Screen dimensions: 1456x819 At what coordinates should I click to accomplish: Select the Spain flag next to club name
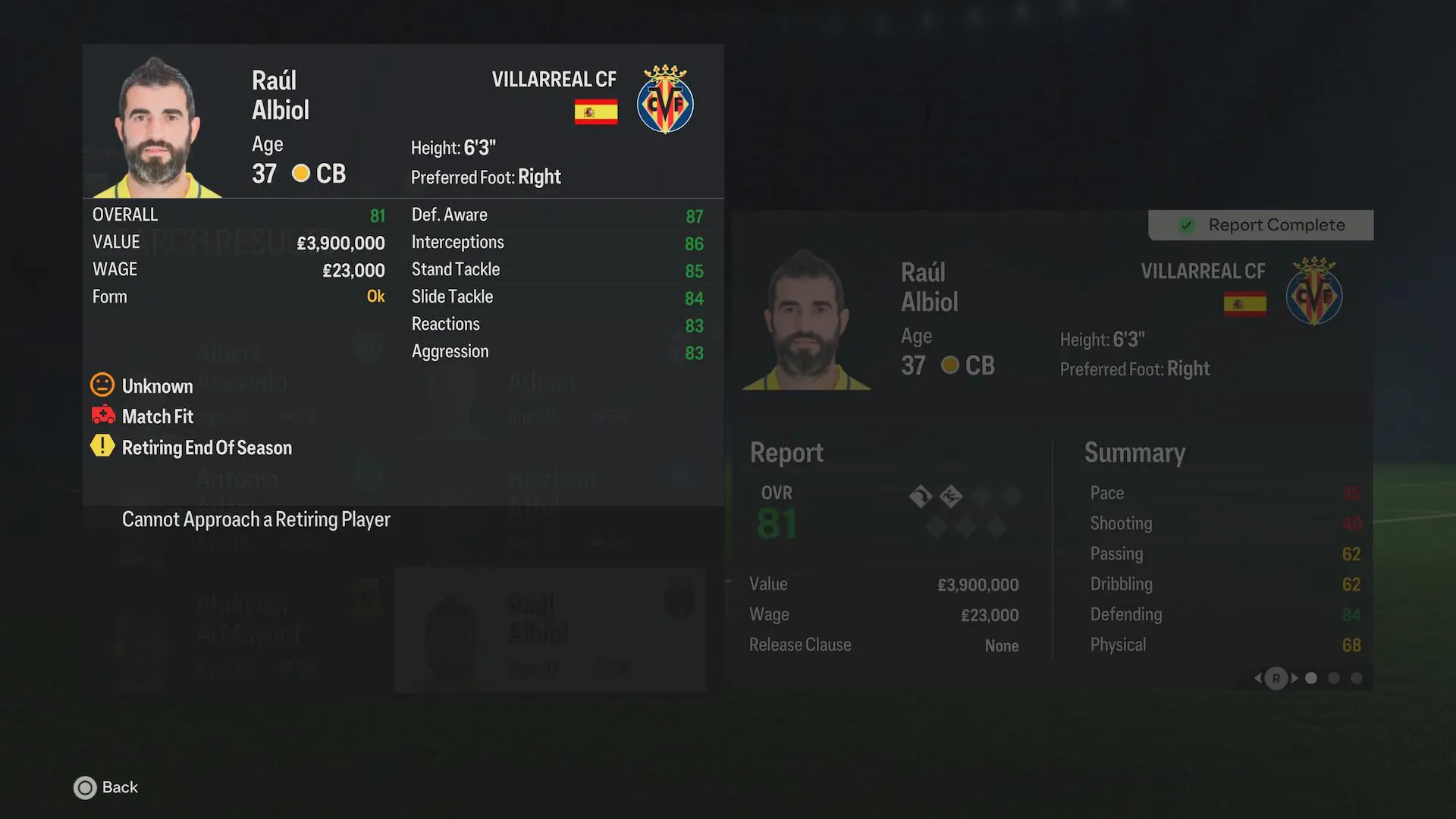(x=596, y=111)
